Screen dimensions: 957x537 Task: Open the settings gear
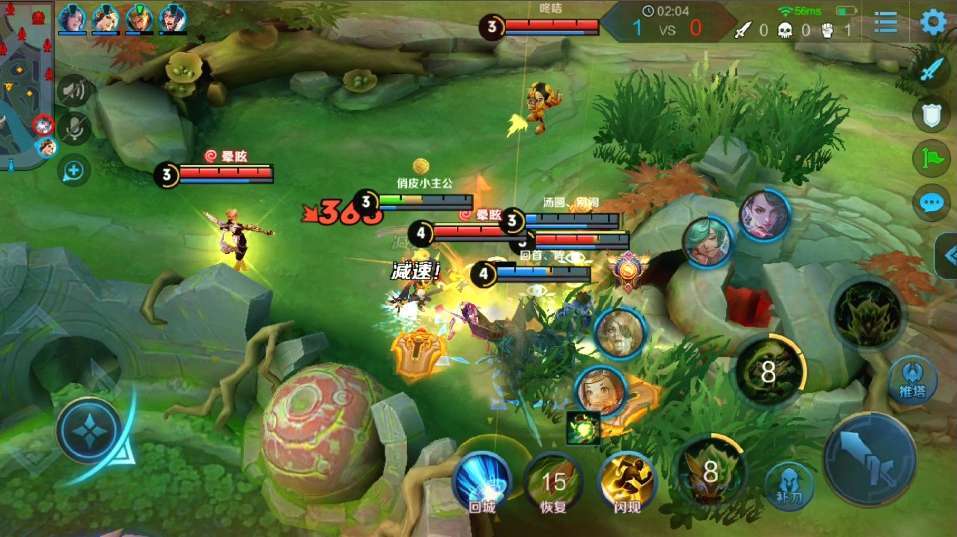933,22
